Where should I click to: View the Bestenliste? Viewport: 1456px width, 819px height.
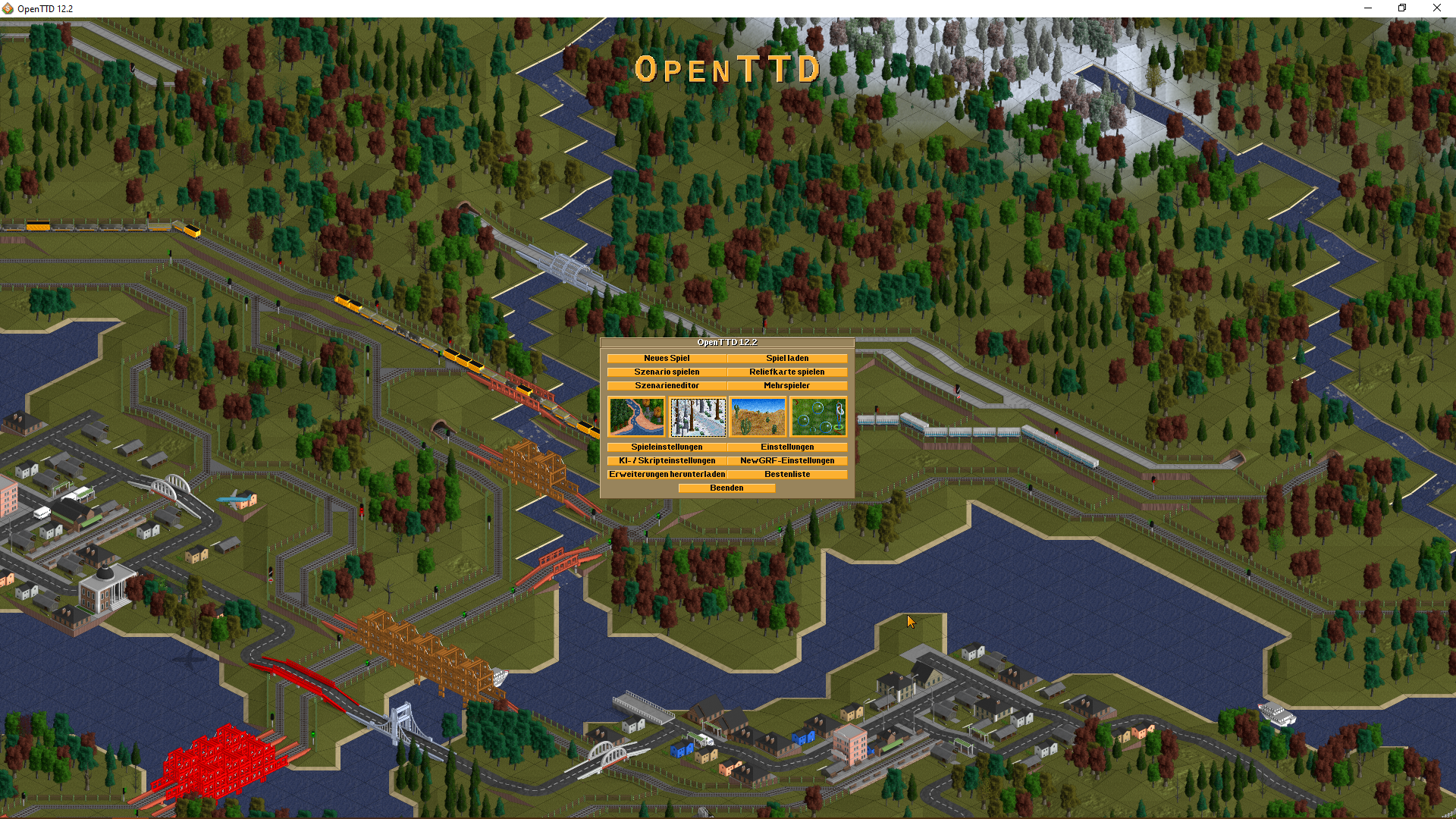point(787,474)
